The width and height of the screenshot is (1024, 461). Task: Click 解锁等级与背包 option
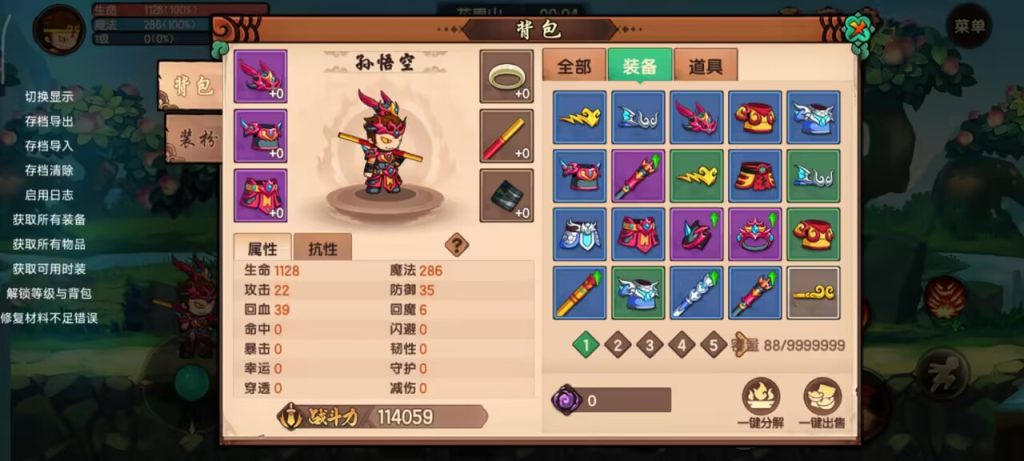[49, 293]
